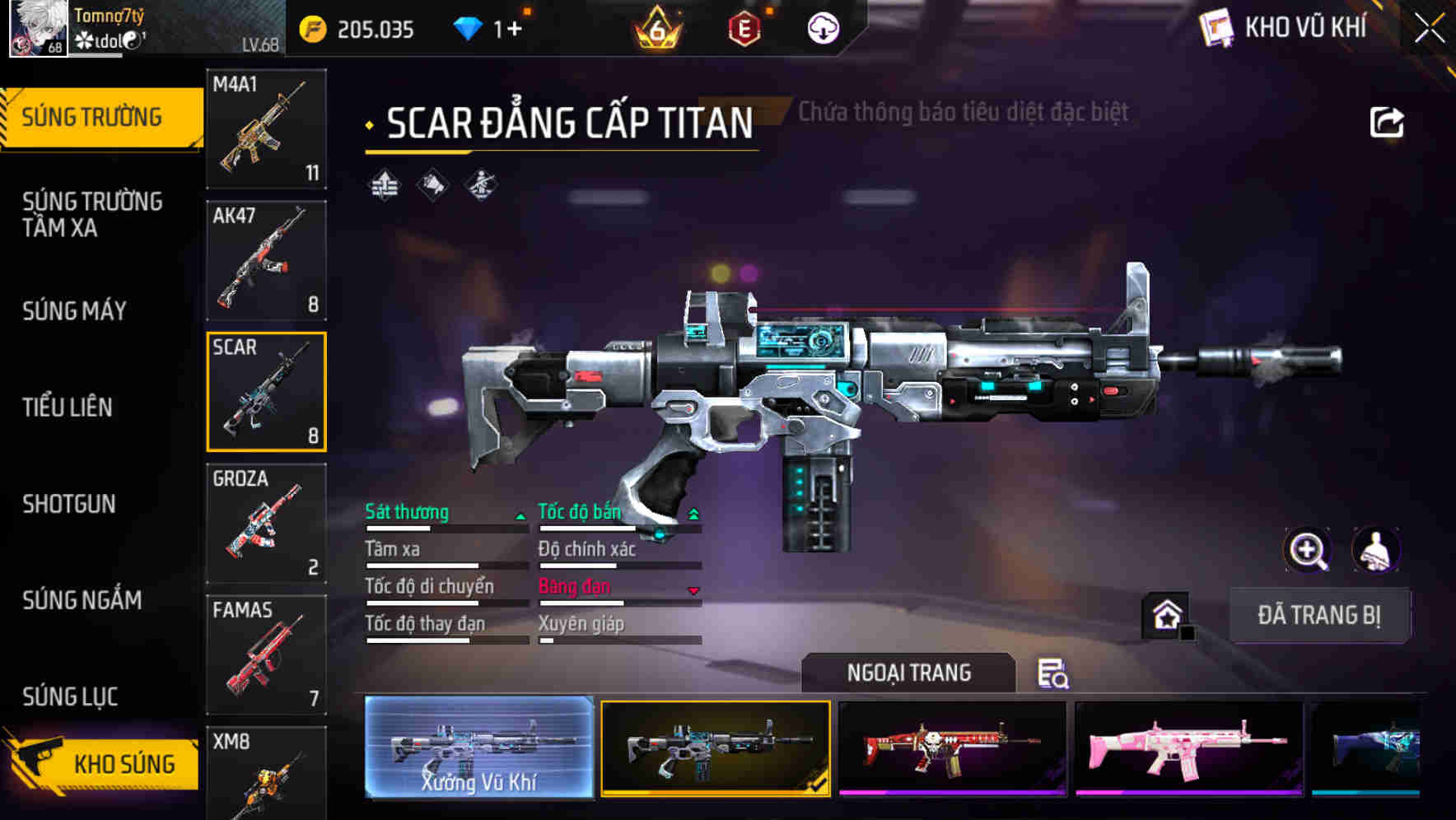Click the preview icon next to Ngoại Trang tab
Image resolution: width=1456 pixels, height=820 pixels.
pos(1054,675)
